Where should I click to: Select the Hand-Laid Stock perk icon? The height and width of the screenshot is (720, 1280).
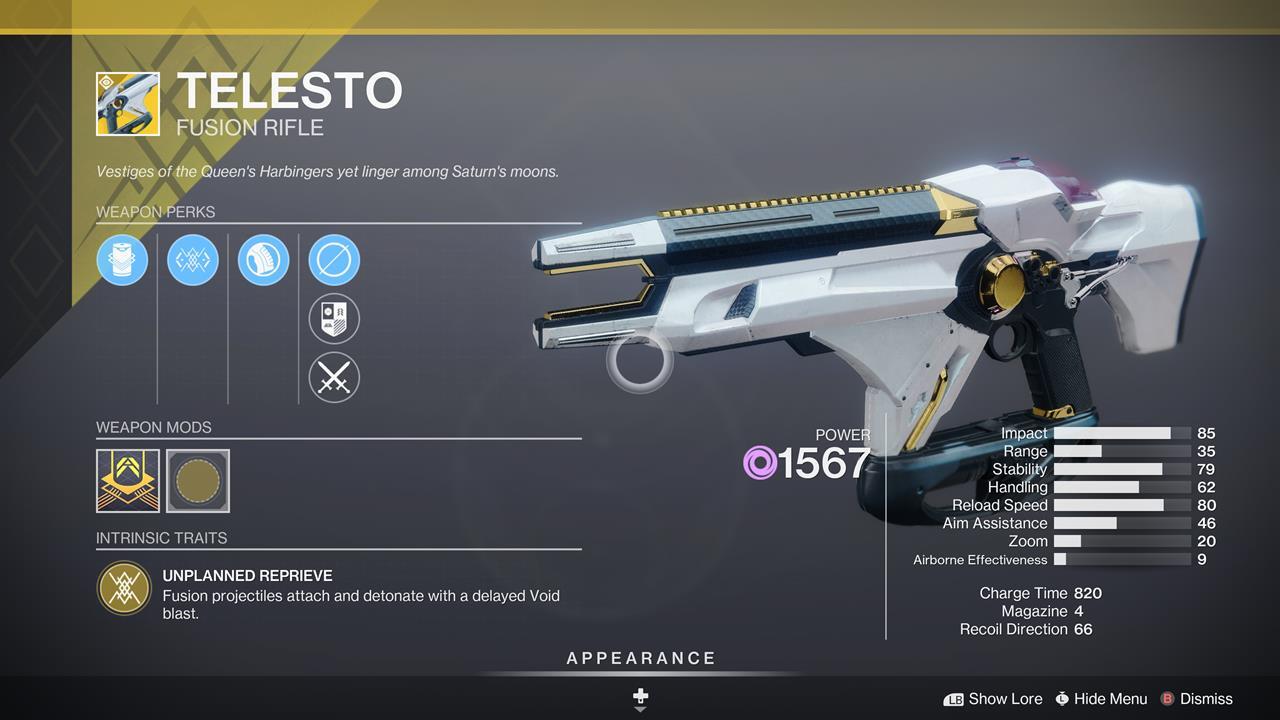coord(263,260)
